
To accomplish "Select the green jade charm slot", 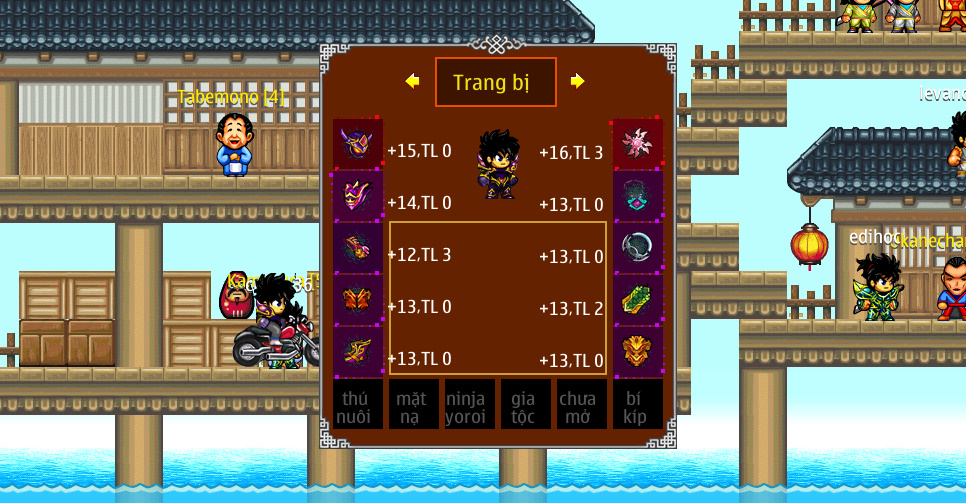I will click(638, 299).
